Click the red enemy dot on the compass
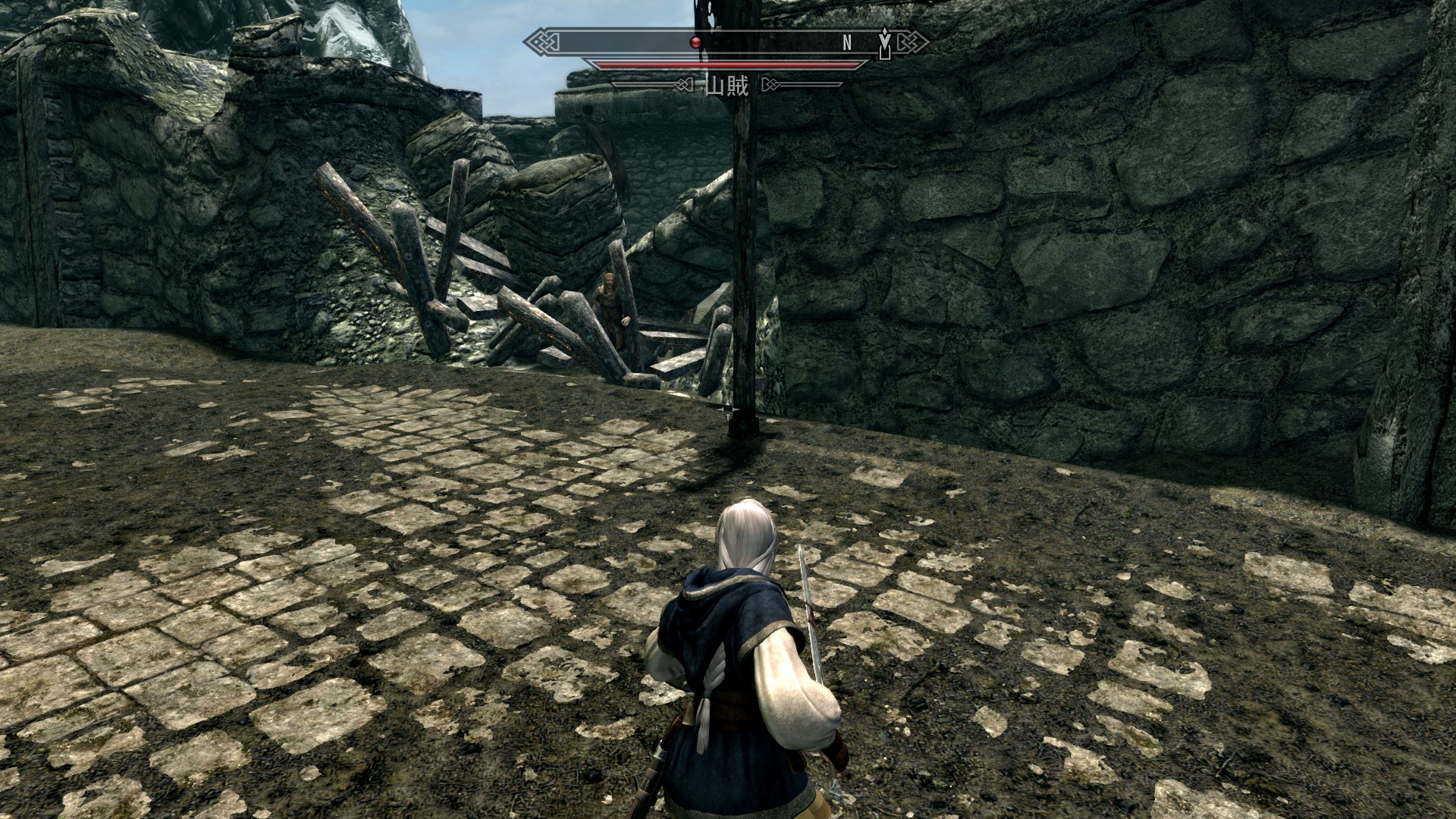Screen dimensions: 1456x819 point(695,42)
